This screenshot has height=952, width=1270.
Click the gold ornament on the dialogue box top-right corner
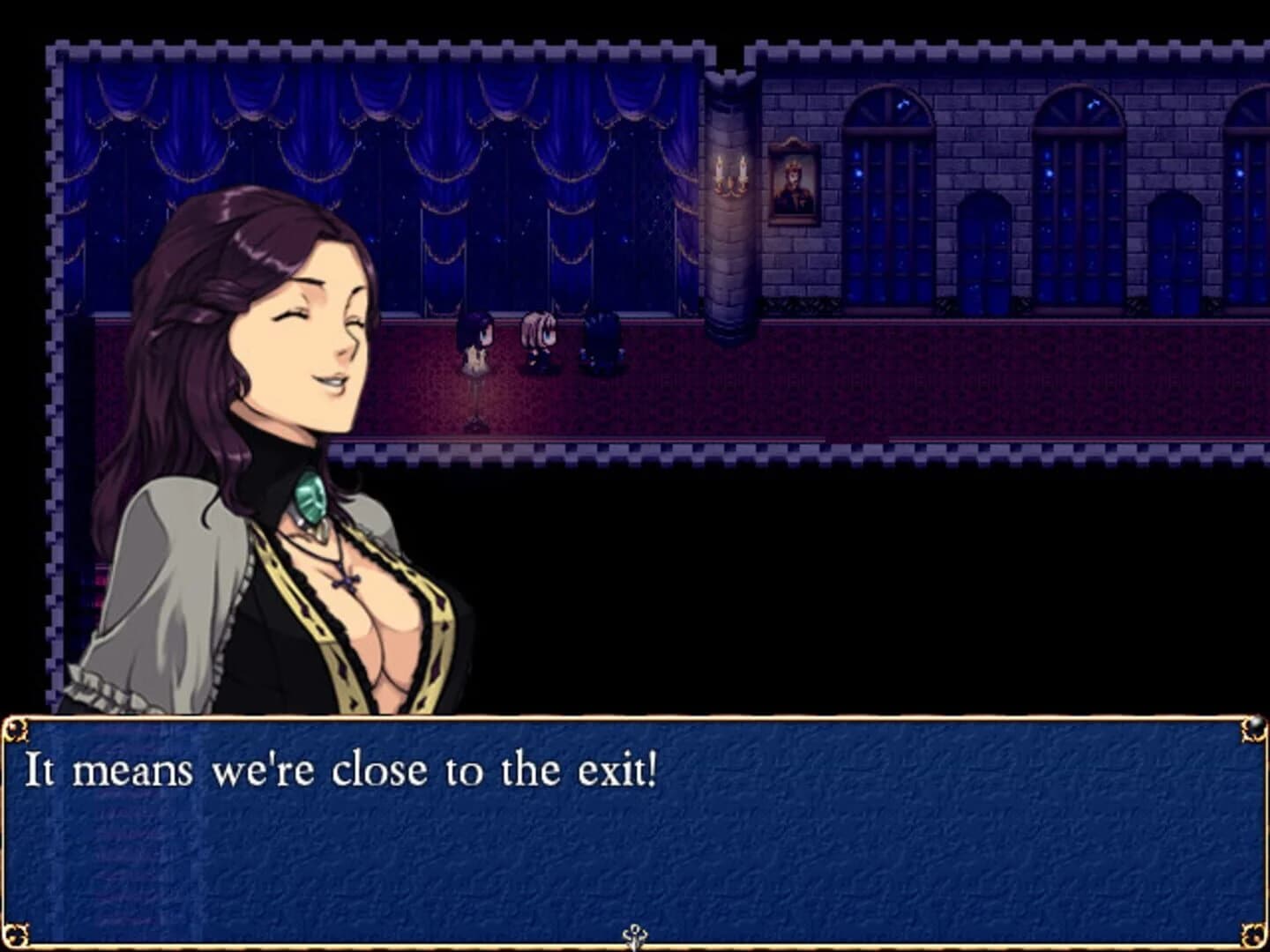[1253, 725]
